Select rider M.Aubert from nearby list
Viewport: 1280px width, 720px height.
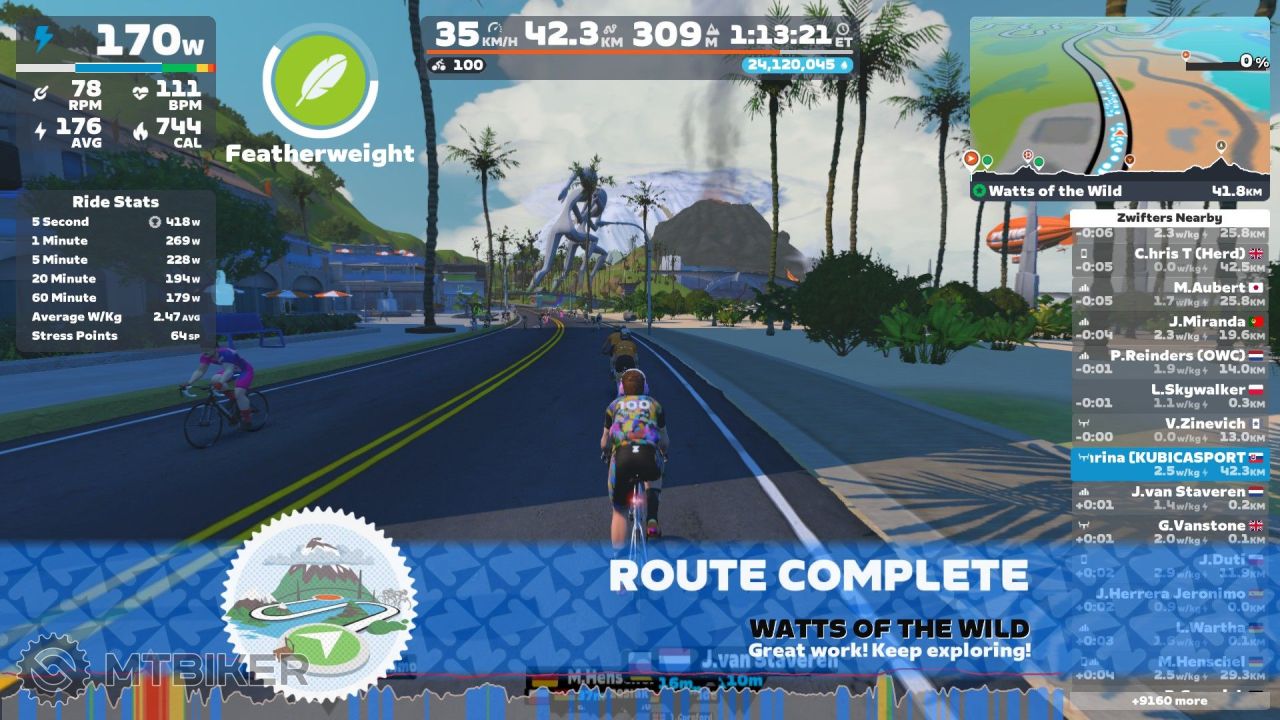(x=1169, y=294)
